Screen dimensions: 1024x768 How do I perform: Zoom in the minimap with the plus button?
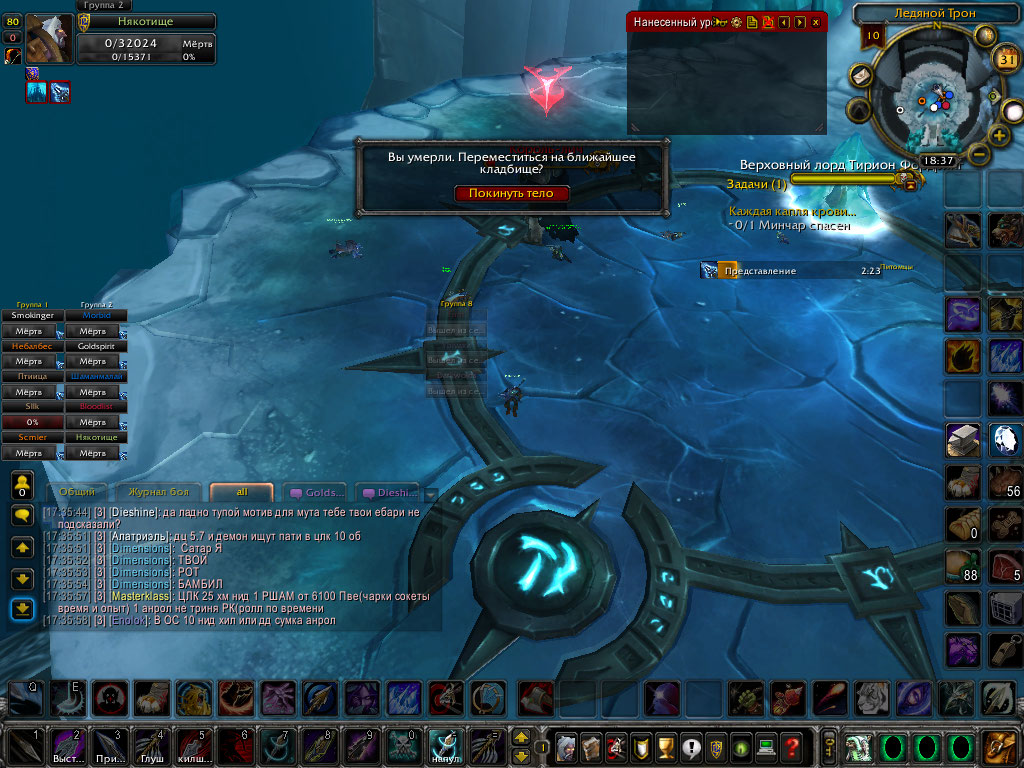[998, 135]
